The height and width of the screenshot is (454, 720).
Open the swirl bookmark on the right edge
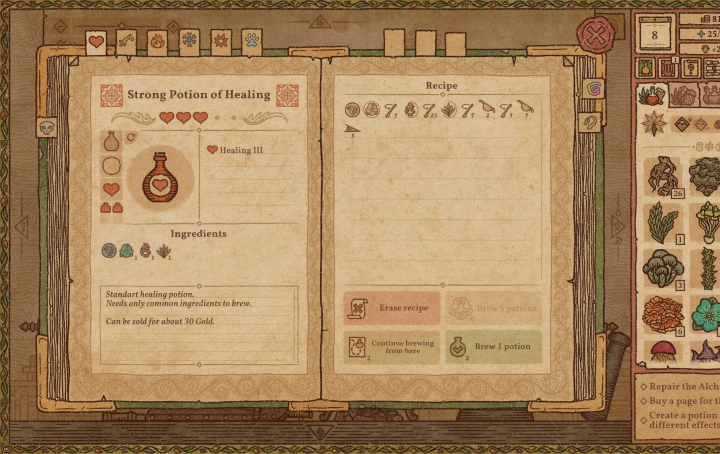click(592, 89)
